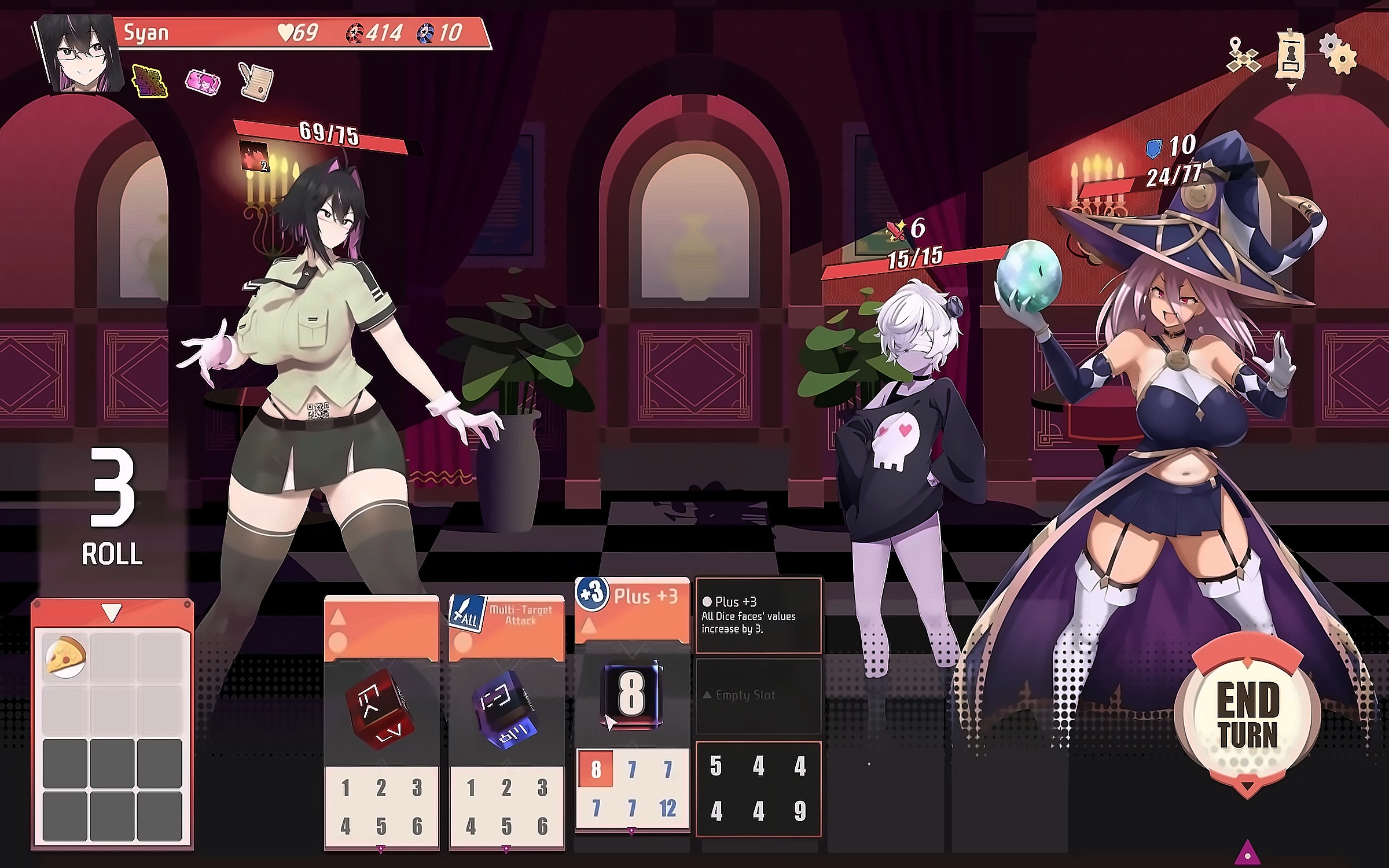This screenshot has width=1389, height=868.
Task: View the yellow graffiti sticker relic icon
Action: [x=150, y=82]
